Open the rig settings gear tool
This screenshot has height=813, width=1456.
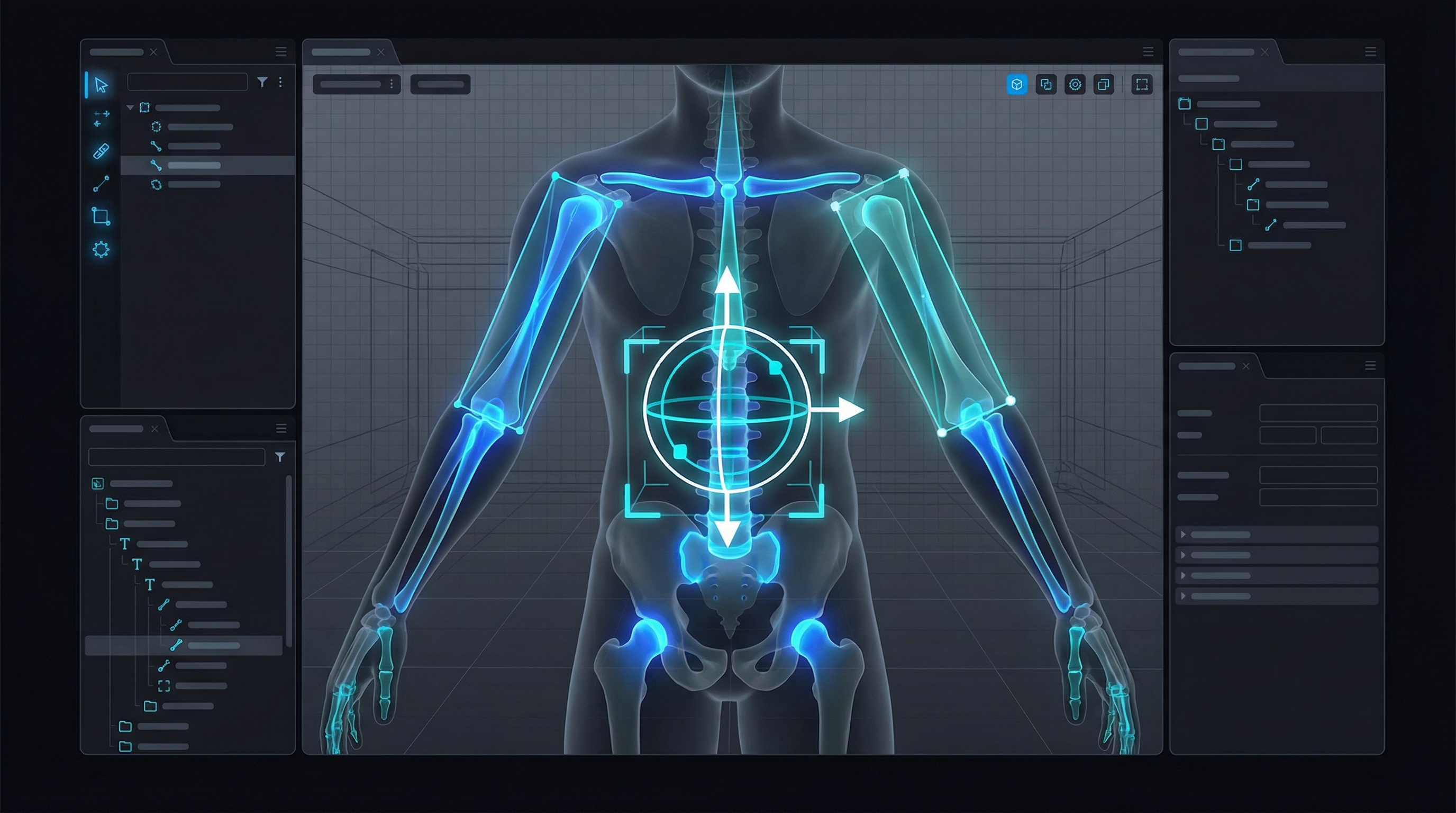[101, 250]
